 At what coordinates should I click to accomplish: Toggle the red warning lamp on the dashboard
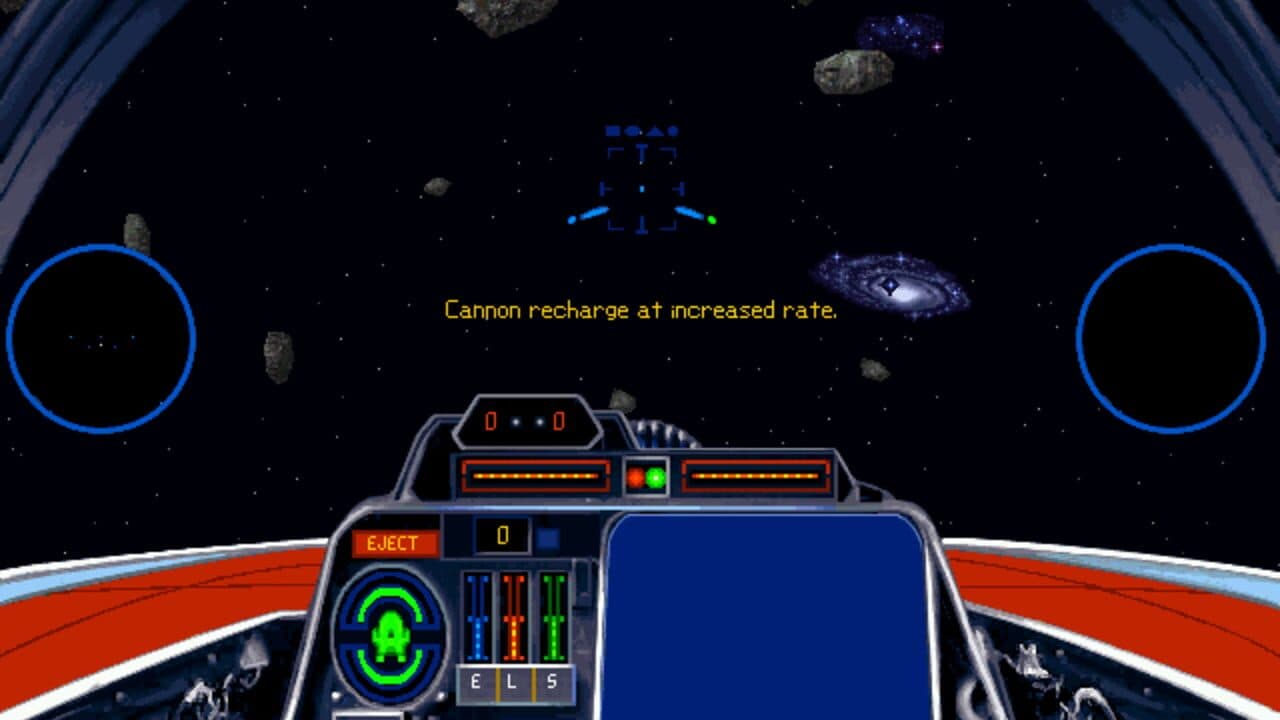click(636, 477)
